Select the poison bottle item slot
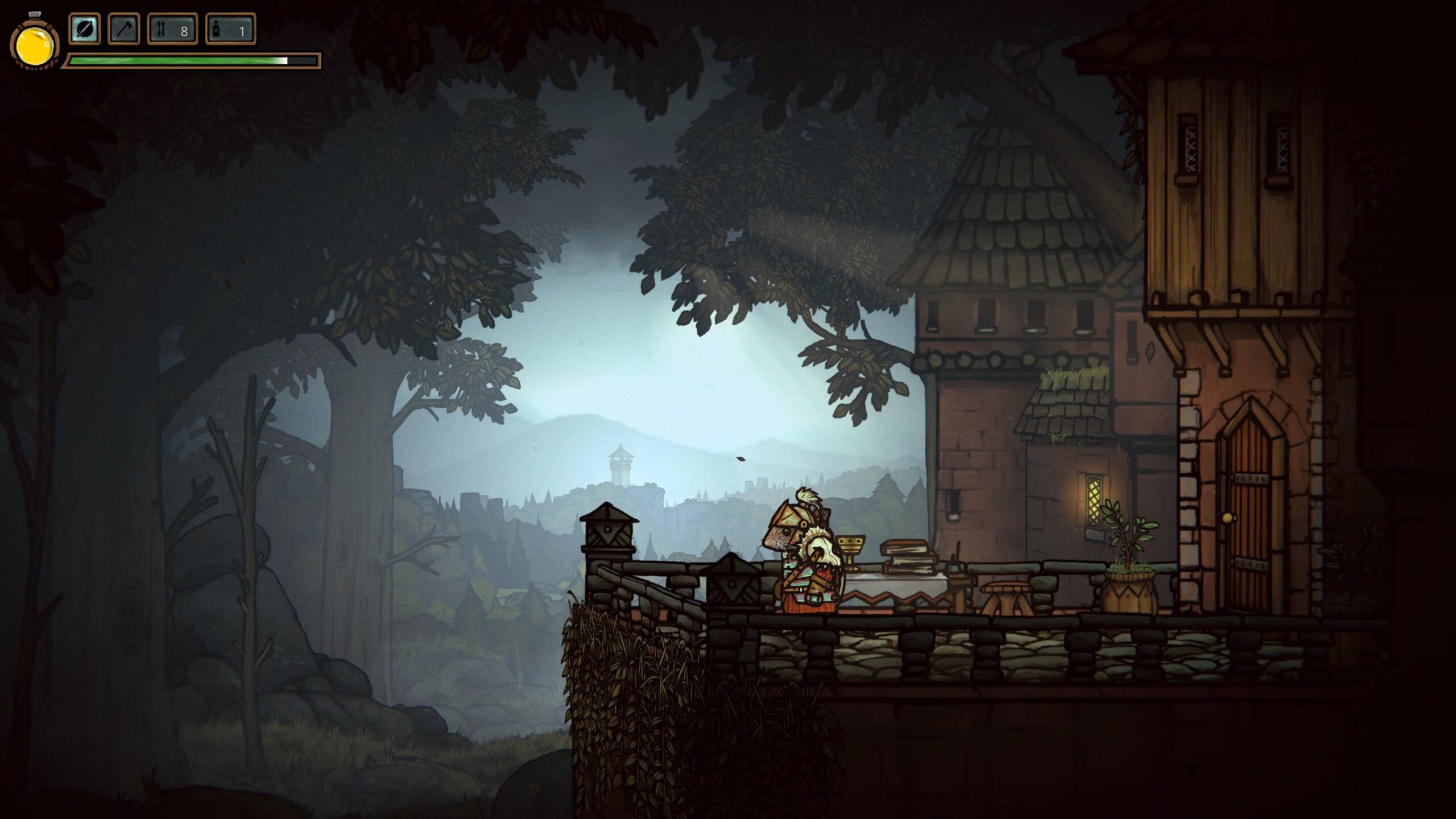The height and width of the screenshot is (819, 1456). tap(230, 29)
